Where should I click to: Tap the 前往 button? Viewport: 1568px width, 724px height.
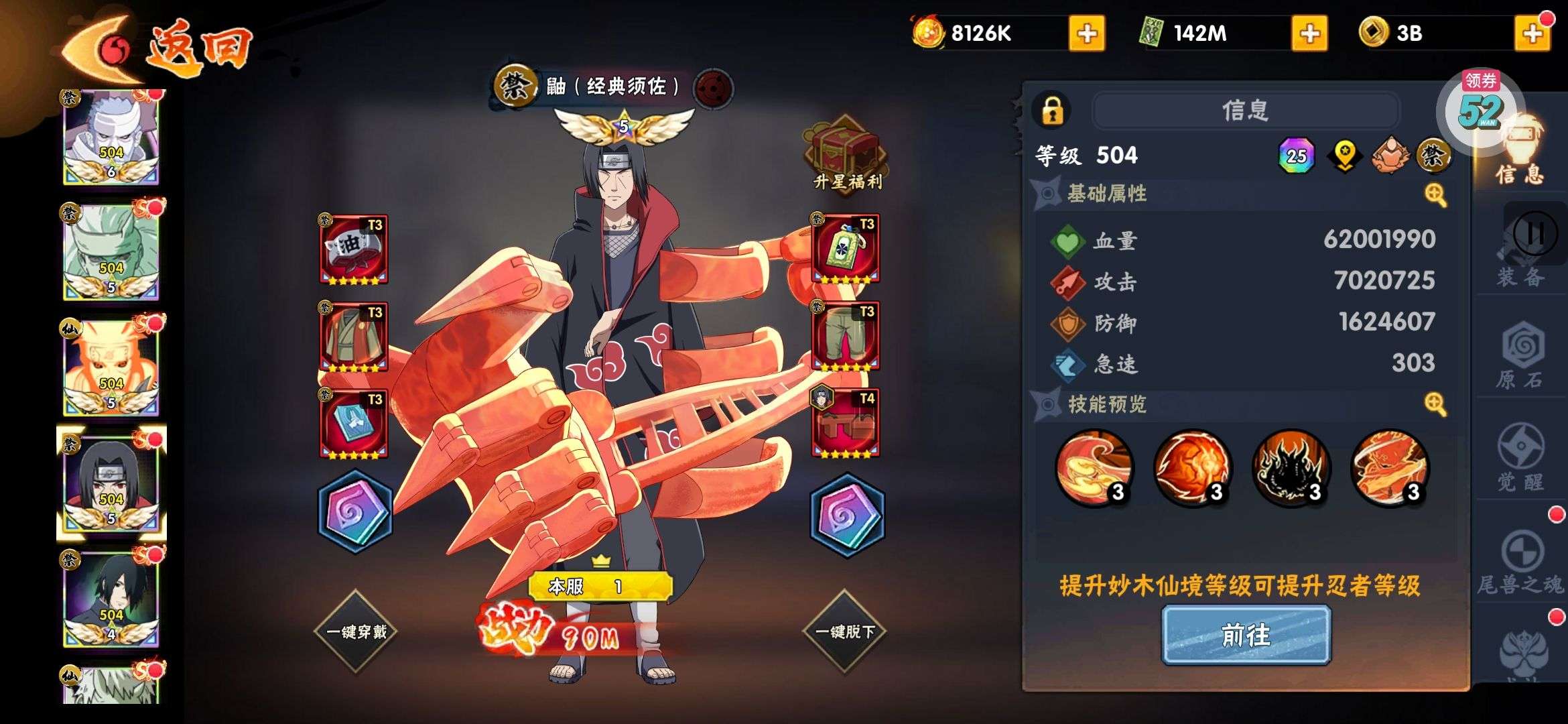click(1246, 635)
